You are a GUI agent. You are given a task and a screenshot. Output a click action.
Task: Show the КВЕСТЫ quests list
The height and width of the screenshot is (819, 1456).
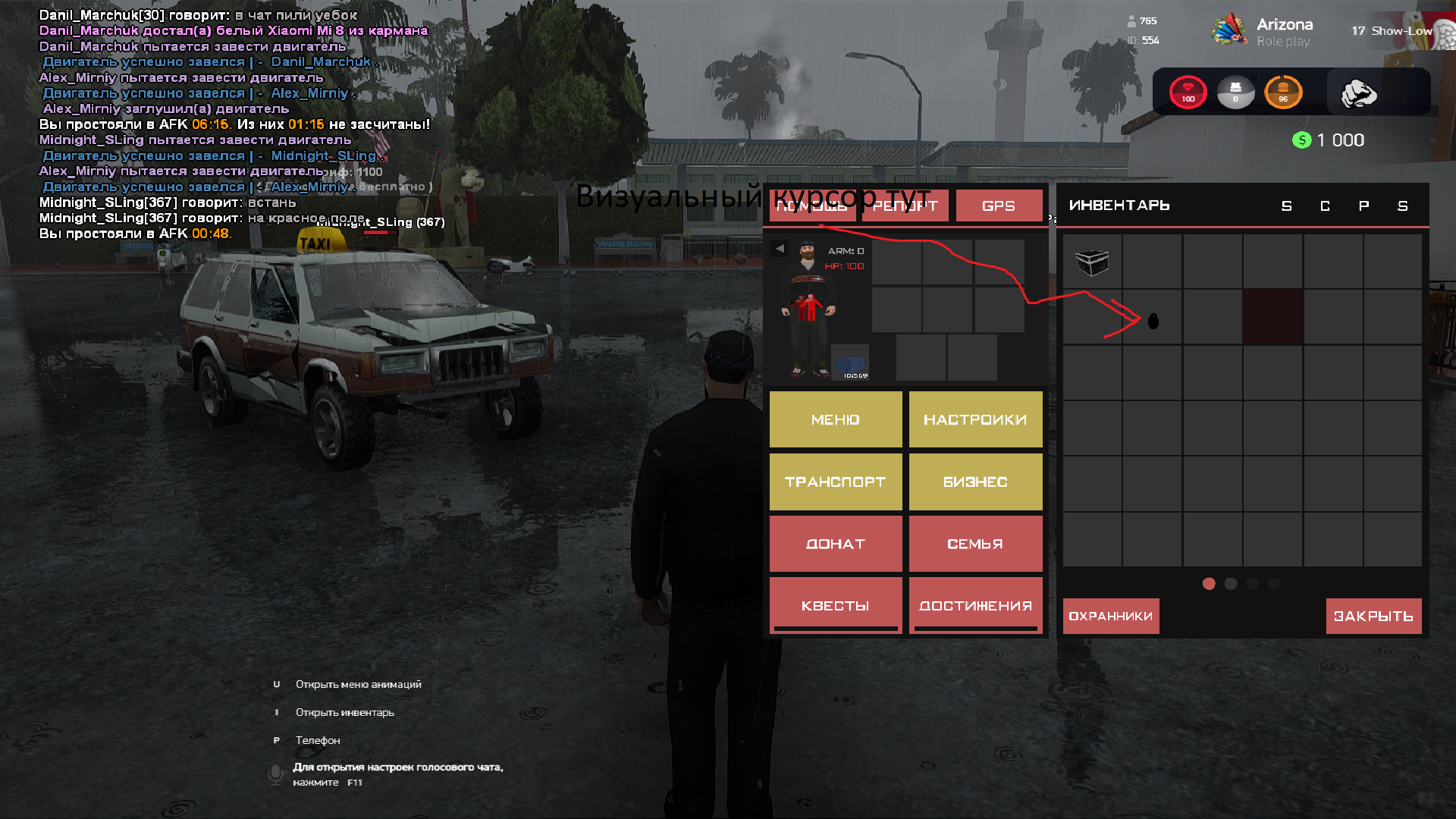835,605
